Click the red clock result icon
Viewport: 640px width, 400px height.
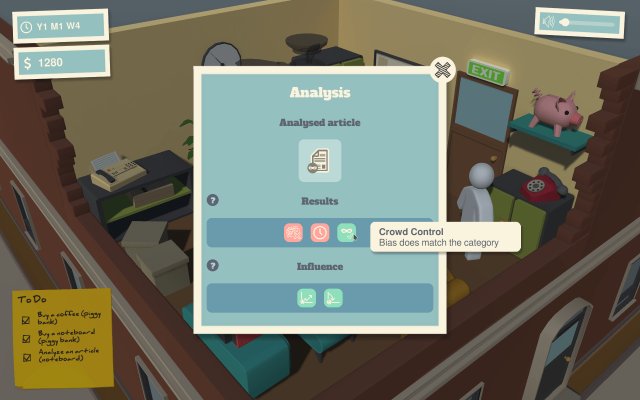[x=320, y=232]
